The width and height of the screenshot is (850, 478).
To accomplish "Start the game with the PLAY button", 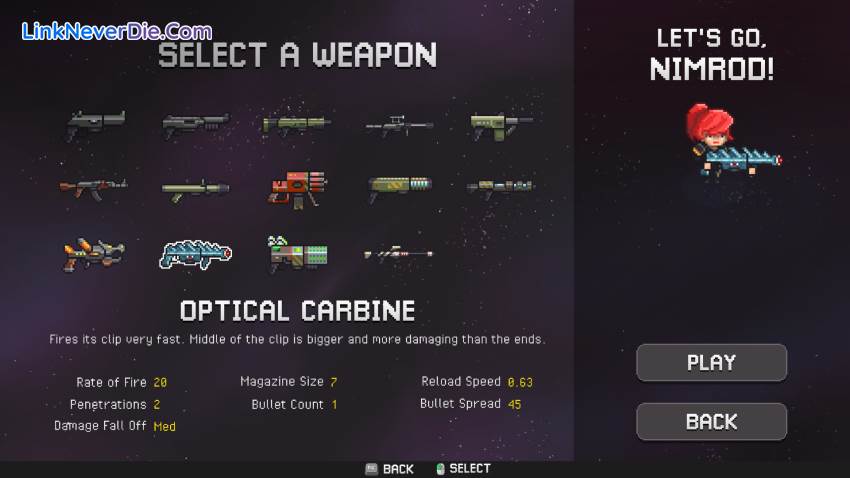I will [x=711, y=362].
